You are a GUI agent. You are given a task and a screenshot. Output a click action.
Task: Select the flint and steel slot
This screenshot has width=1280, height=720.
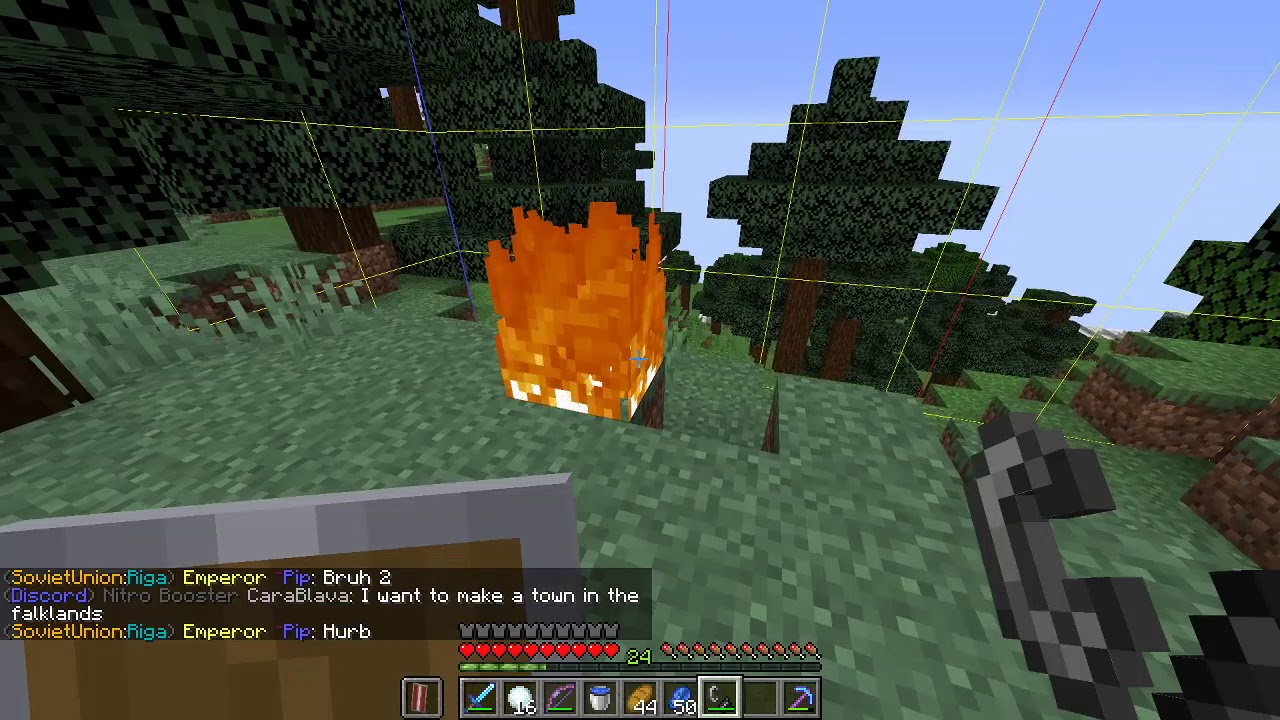pos(720,697)
